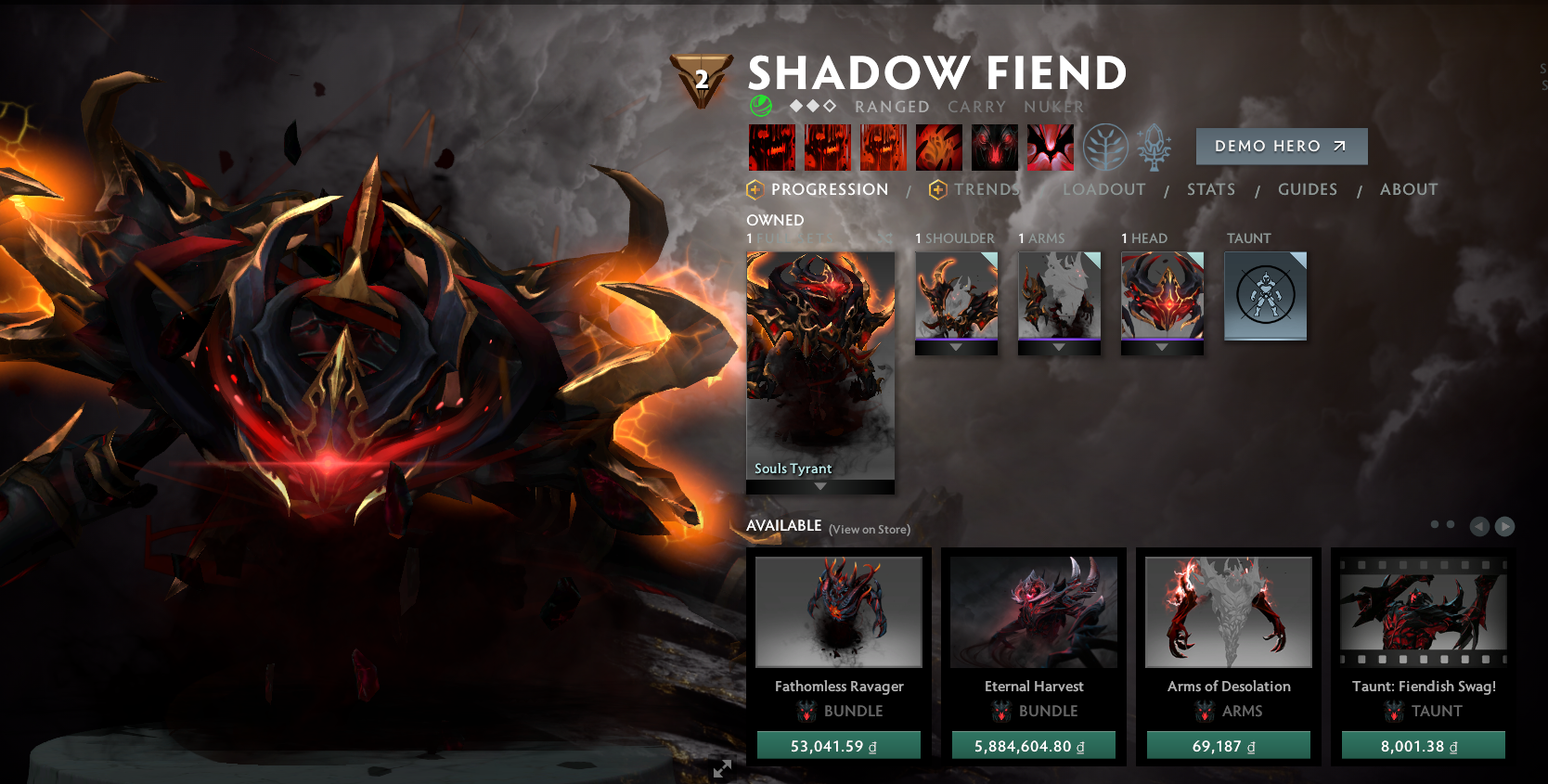The image size is (1548, 784).
Task: Click the bundle icon under Fathomless Ravager
Action: click(x=805, y=711)
